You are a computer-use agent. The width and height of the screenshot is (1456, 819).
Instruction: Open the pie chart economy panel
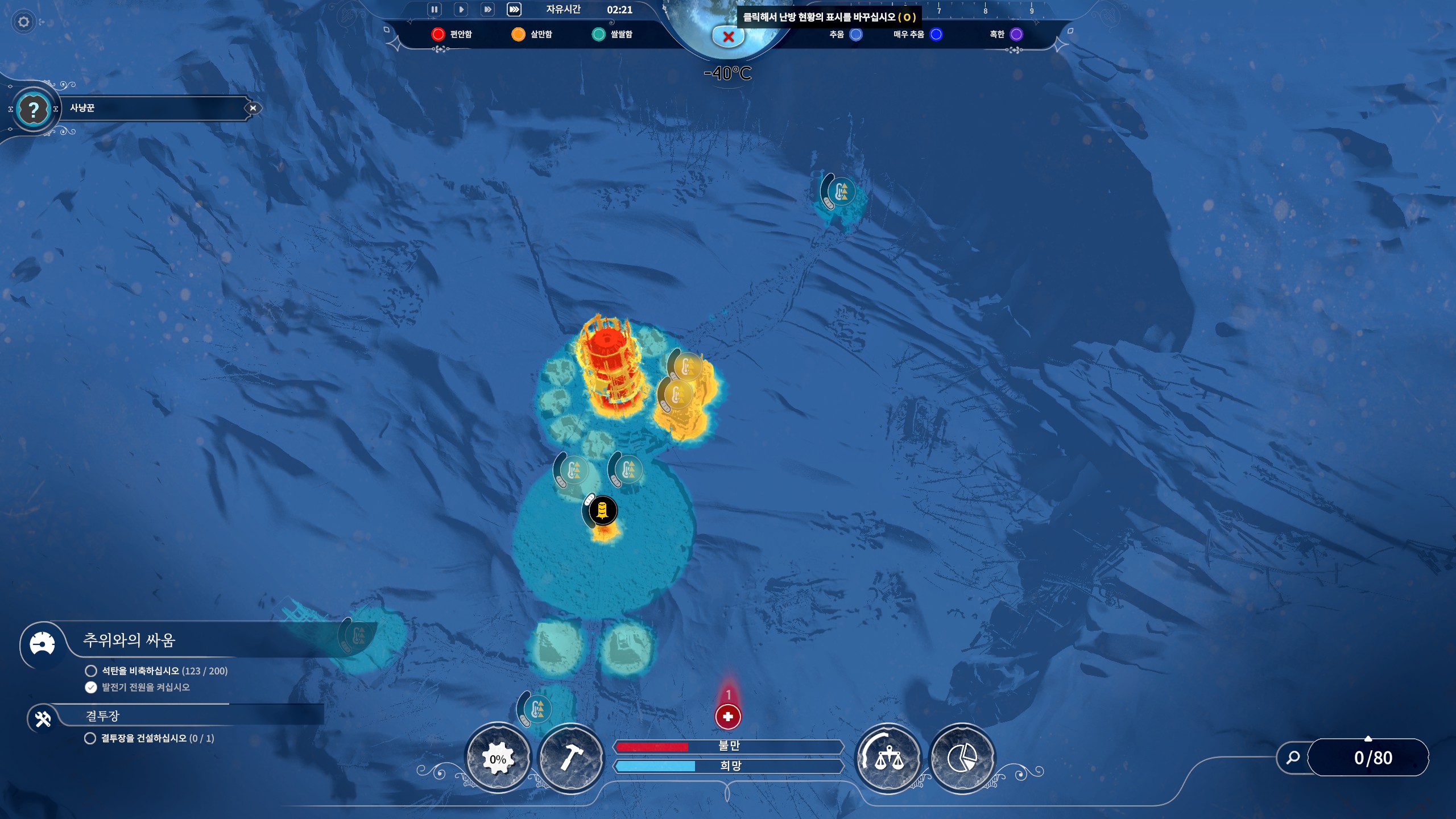(962, 758)
